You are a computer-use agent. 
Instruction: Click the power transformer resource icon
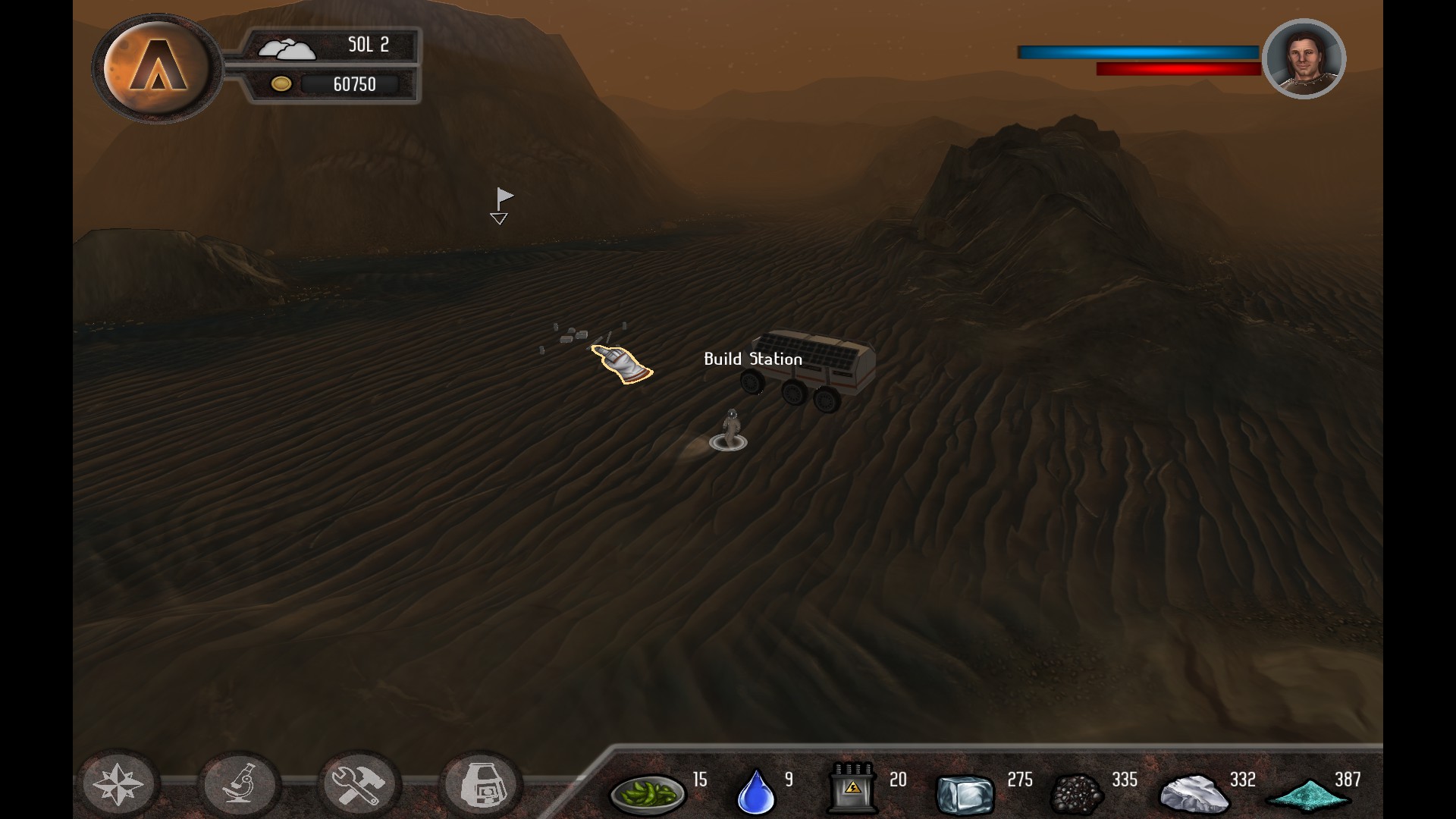tap(852, 789)
